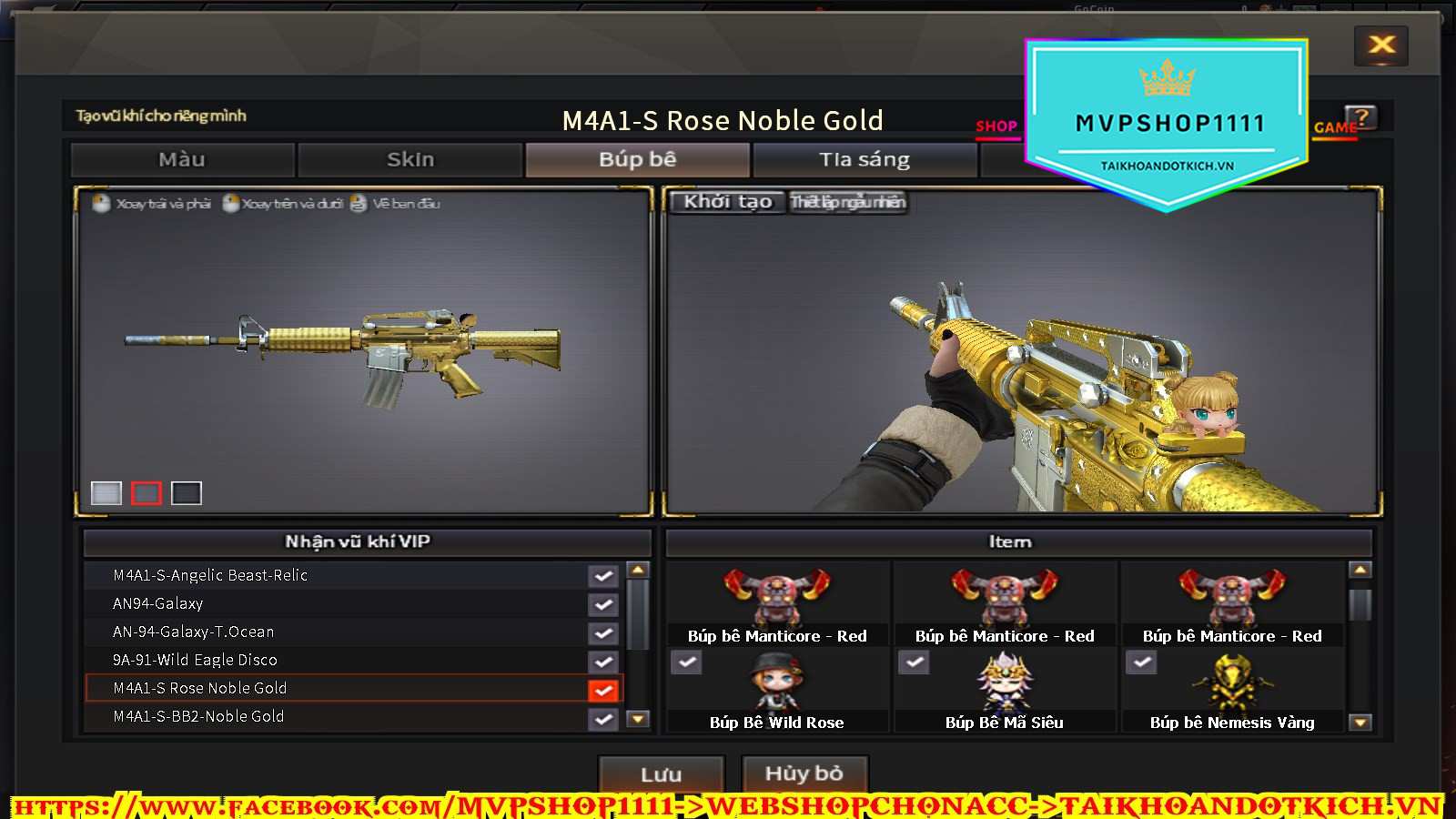The height and width of the screenshot is (819, 1456).
Task: Select the Búp Bê Mã Siêu doll
Action: point(1004,692)
